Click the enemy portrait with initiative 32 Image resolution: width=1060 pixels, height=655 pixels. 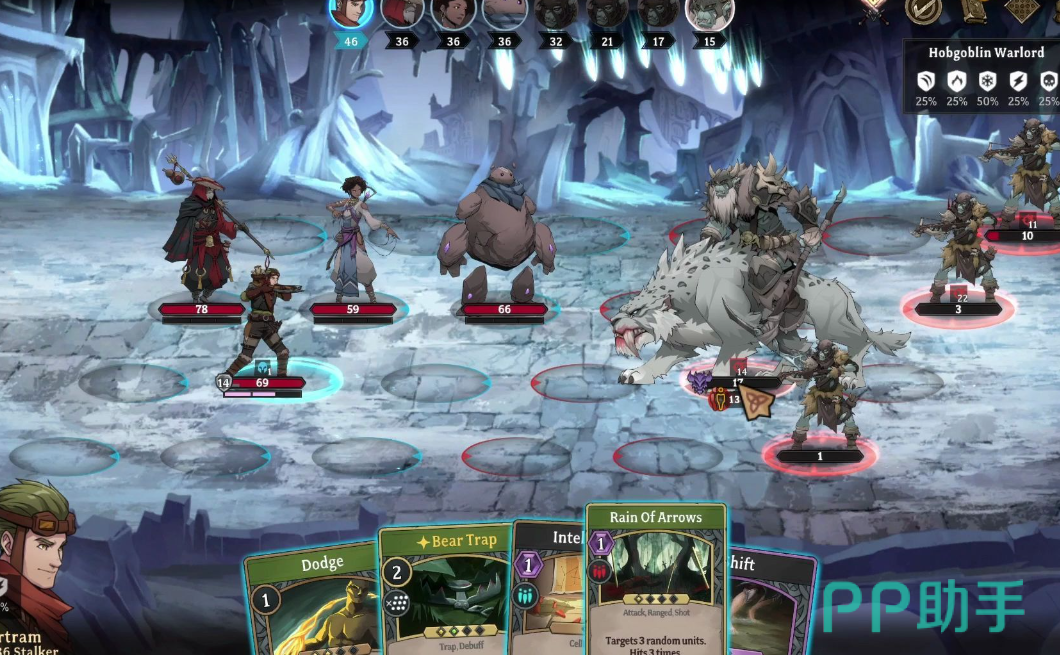[556, 12]
